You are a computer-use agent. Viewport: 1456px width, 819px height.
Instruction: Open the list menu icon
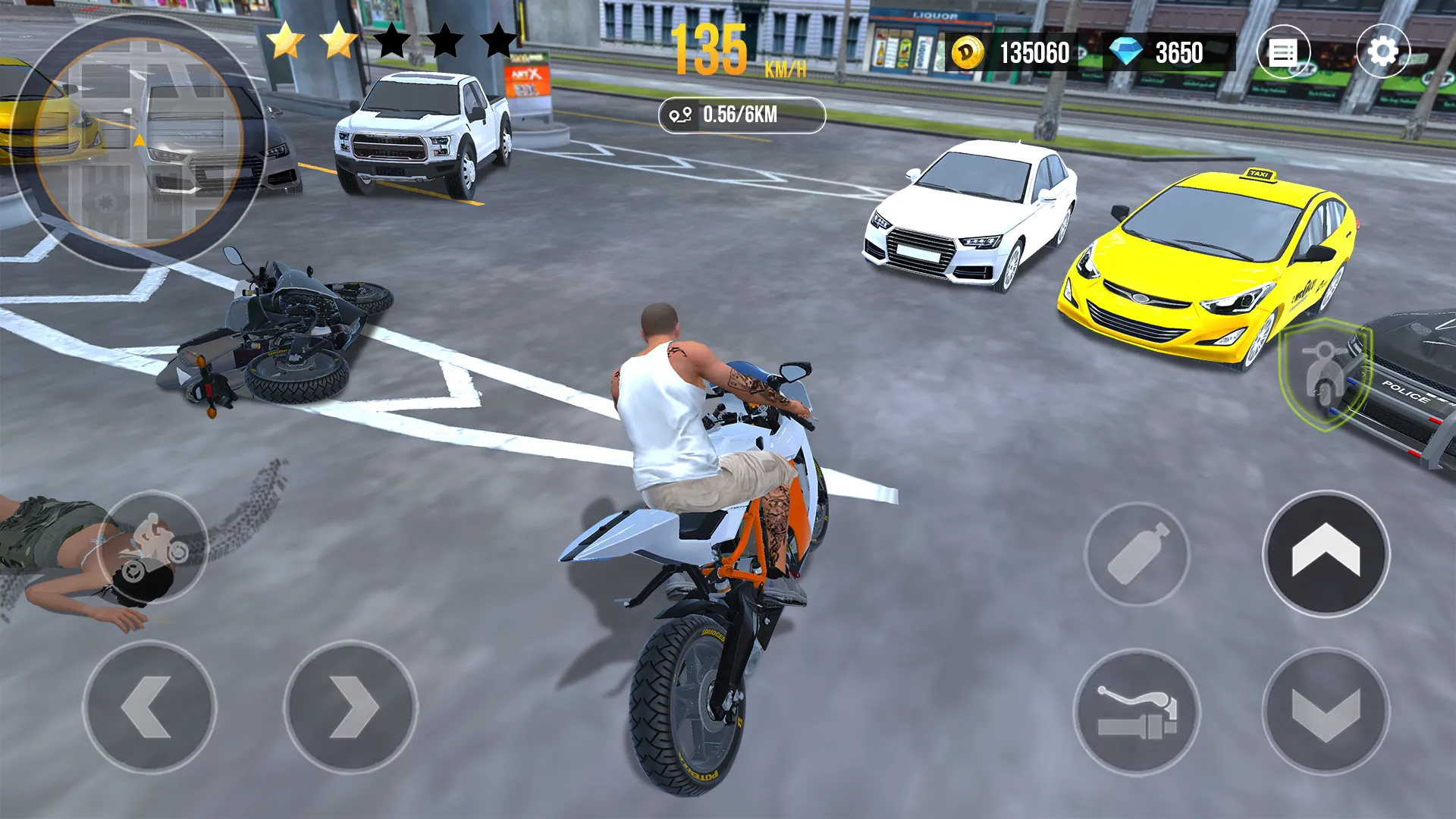pyautogui.click(x=1283, y=52)
